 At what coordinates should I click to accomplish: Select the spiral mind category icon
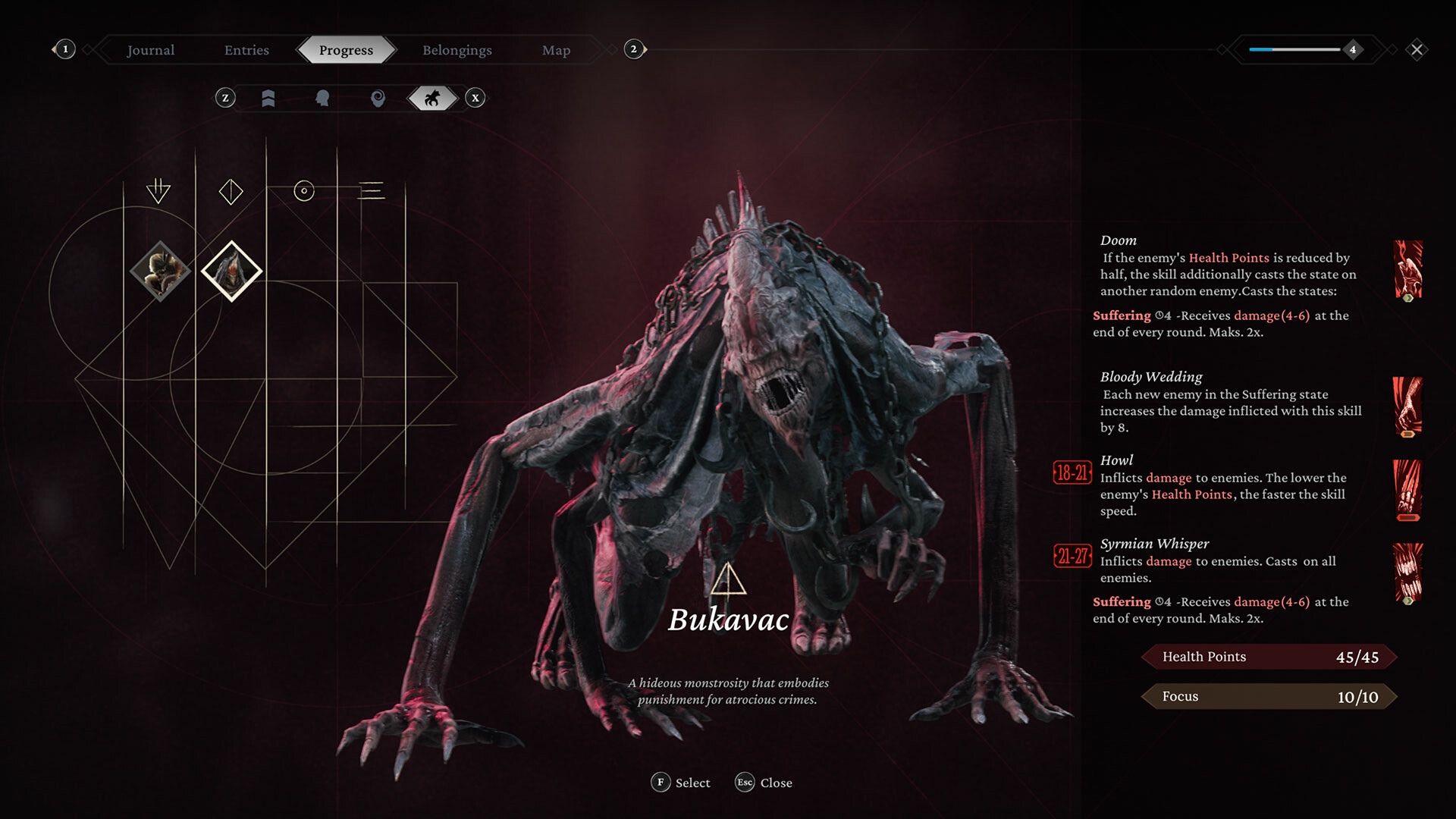coord(378,98)
